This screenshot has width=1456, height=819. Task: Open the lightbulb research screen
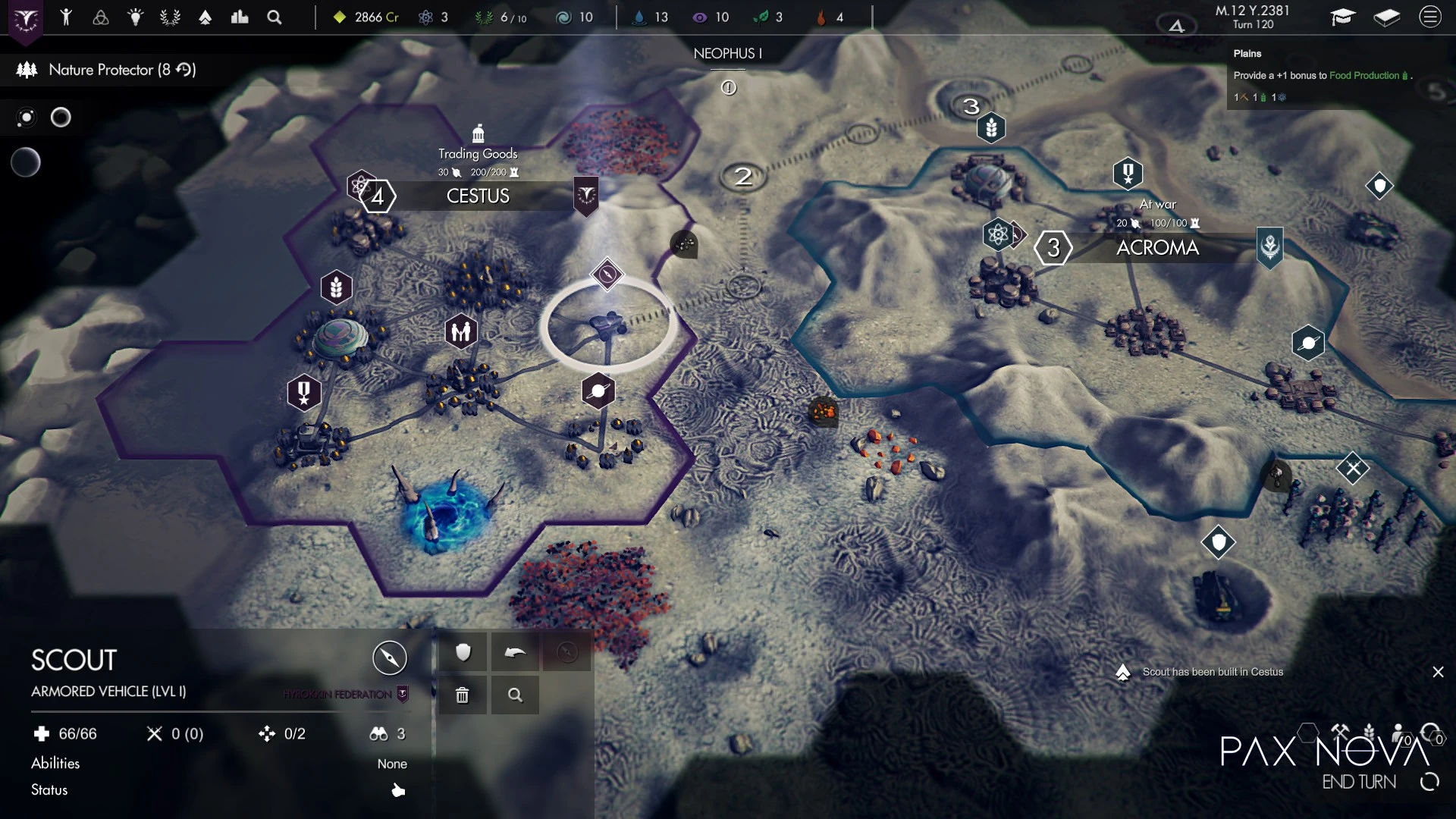tap(135, 17)
